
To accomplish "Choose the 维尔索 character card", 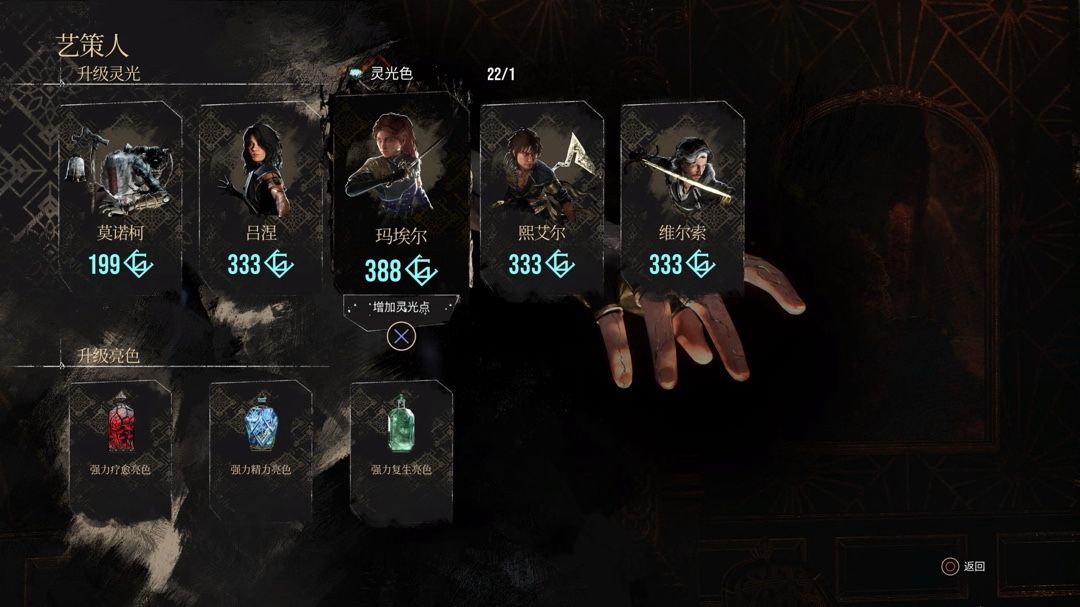I will pos(681,195).
